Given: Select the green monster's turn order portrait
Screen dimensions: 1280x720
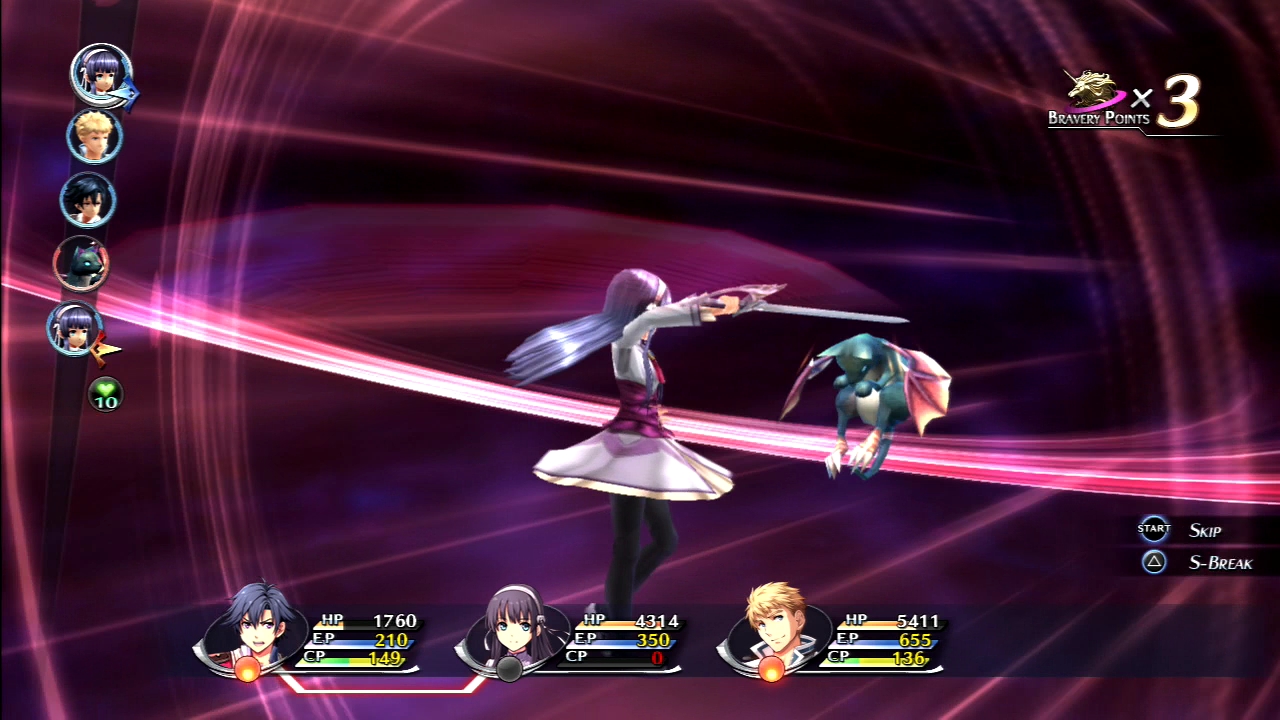Looking at the screenshot, I should pyautogui.click(x=81, y=263).
